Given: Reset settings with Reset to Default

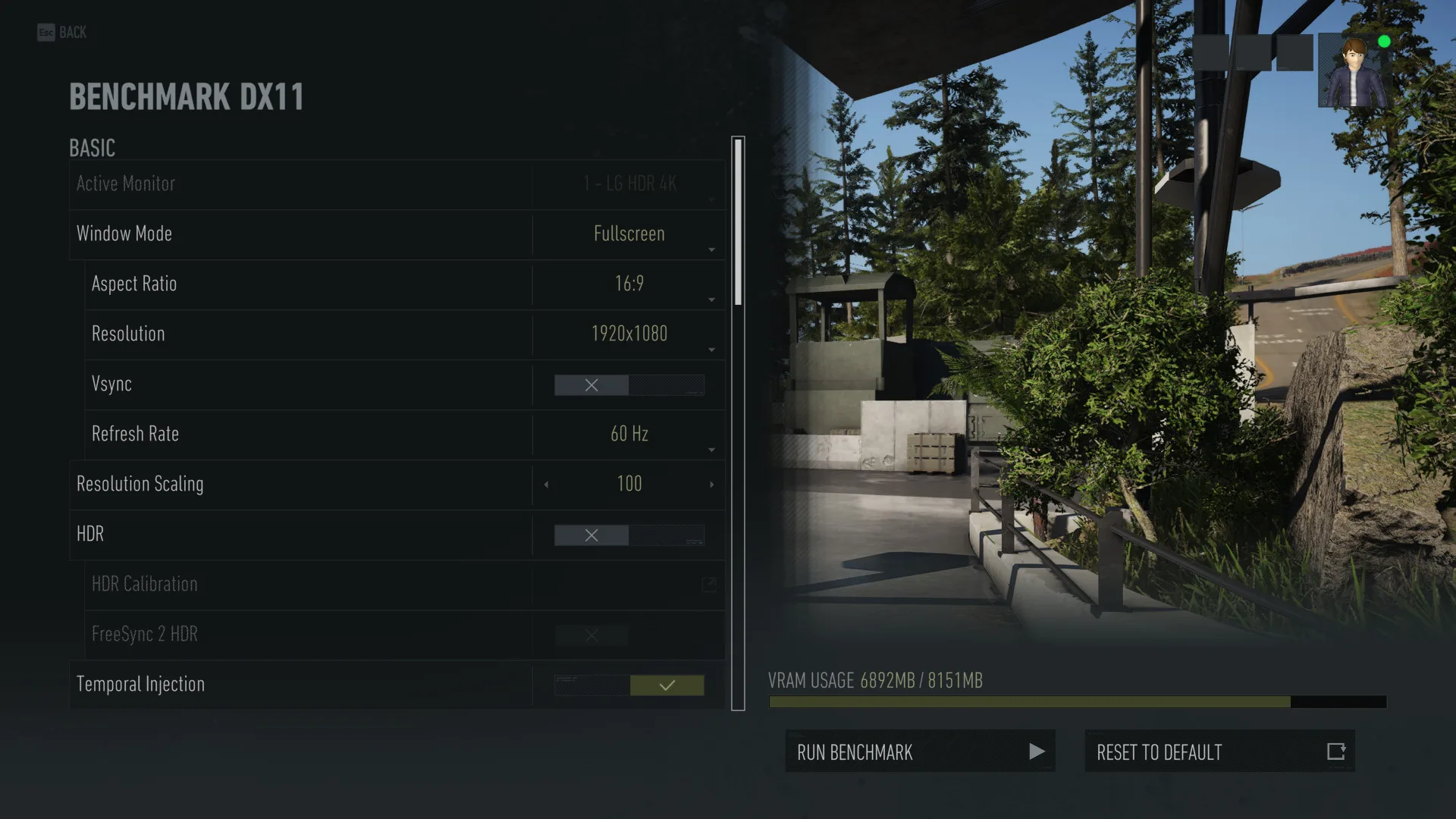Looking at the screenshot, I should point(1219,752).
